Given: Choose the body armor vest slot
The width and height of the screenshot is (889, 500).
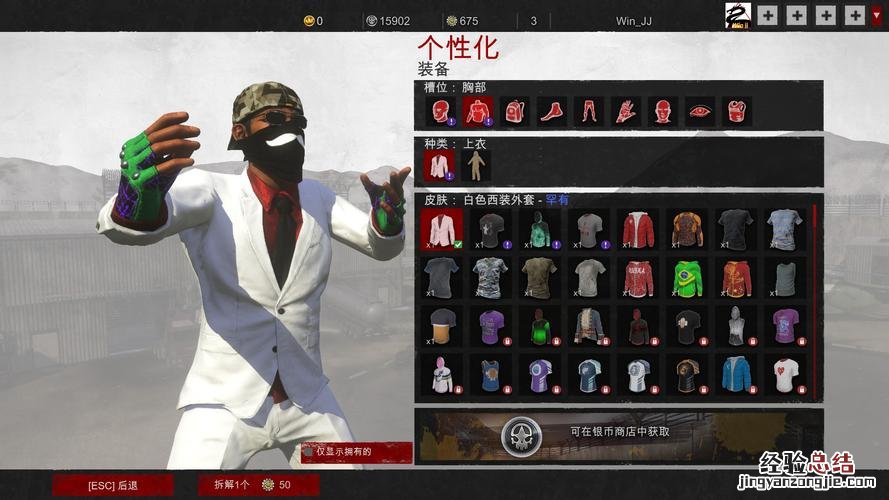Looking at the screenshot, I should (737, 111).
